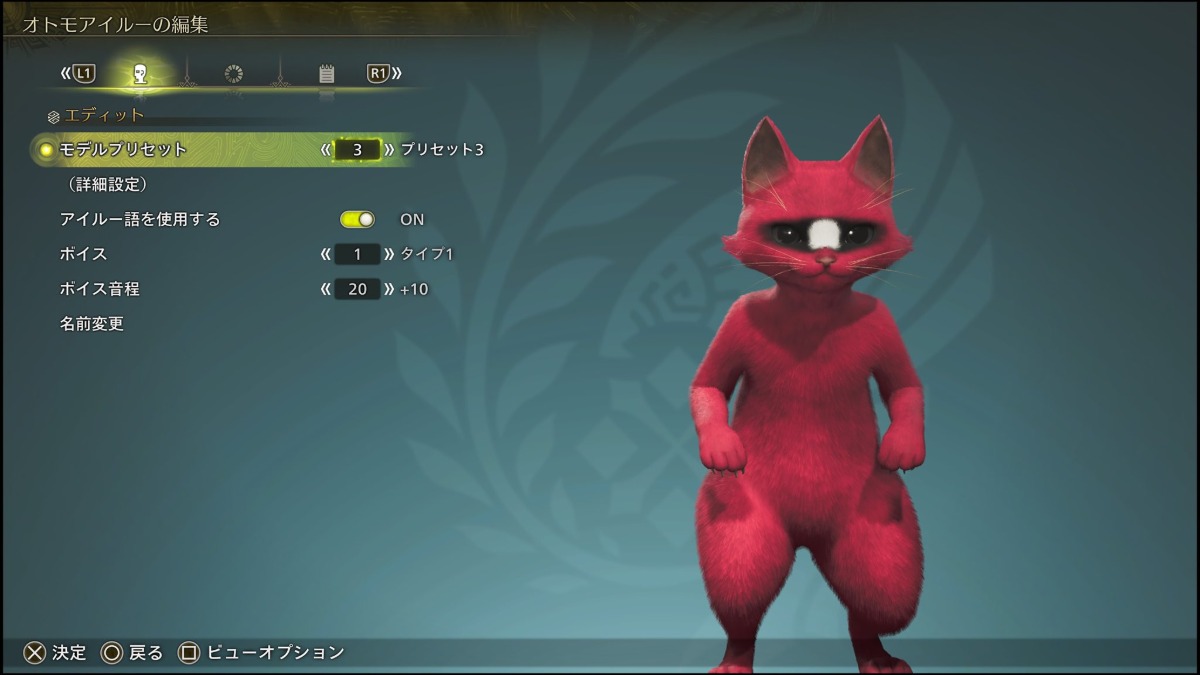Viewport: 1200px width, 675px height.
Task: Lower the ボイス音程 pitch with left arrow
Action: tap(325, 289)
